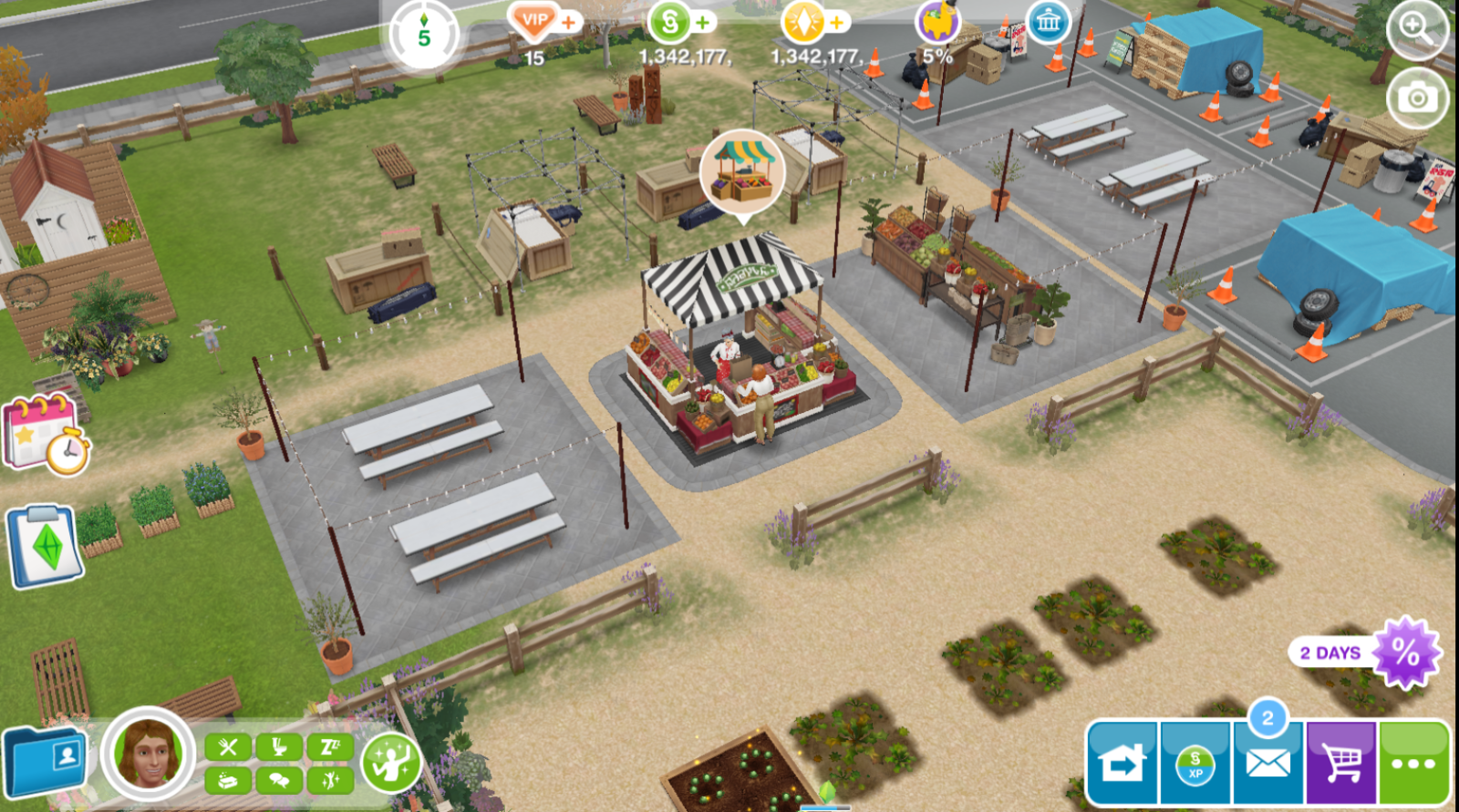Check the hunger need icon

click(x=228, y=747)
